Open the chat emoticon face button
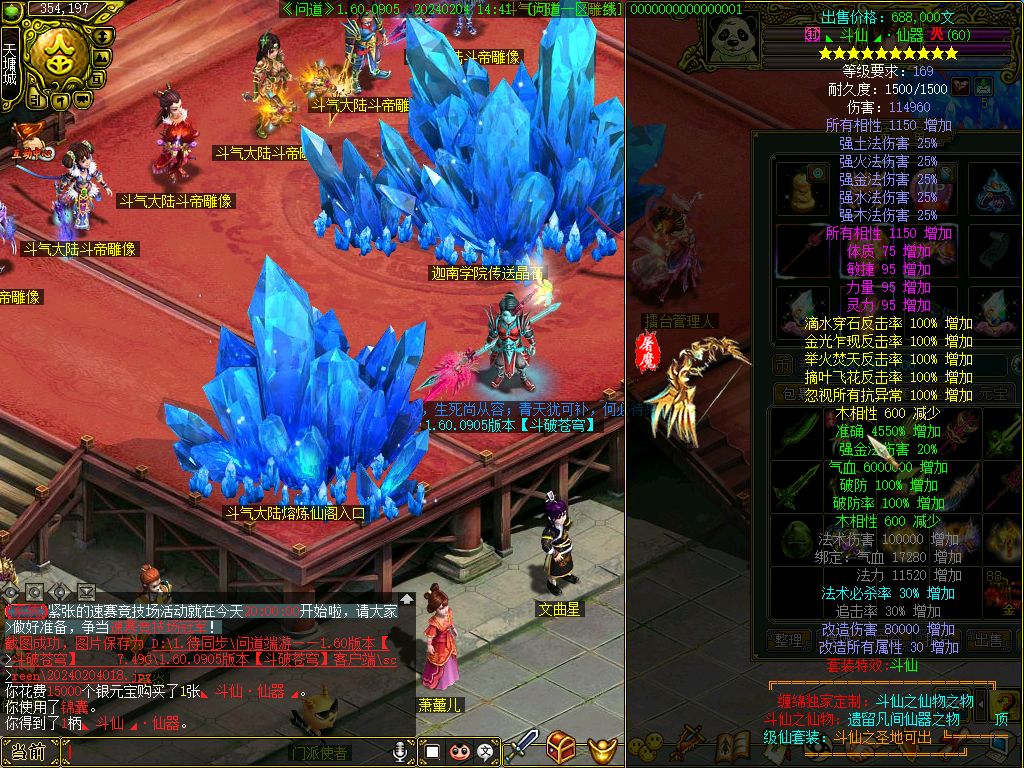The image size is (1024, 768). click(x=460, y=751)
